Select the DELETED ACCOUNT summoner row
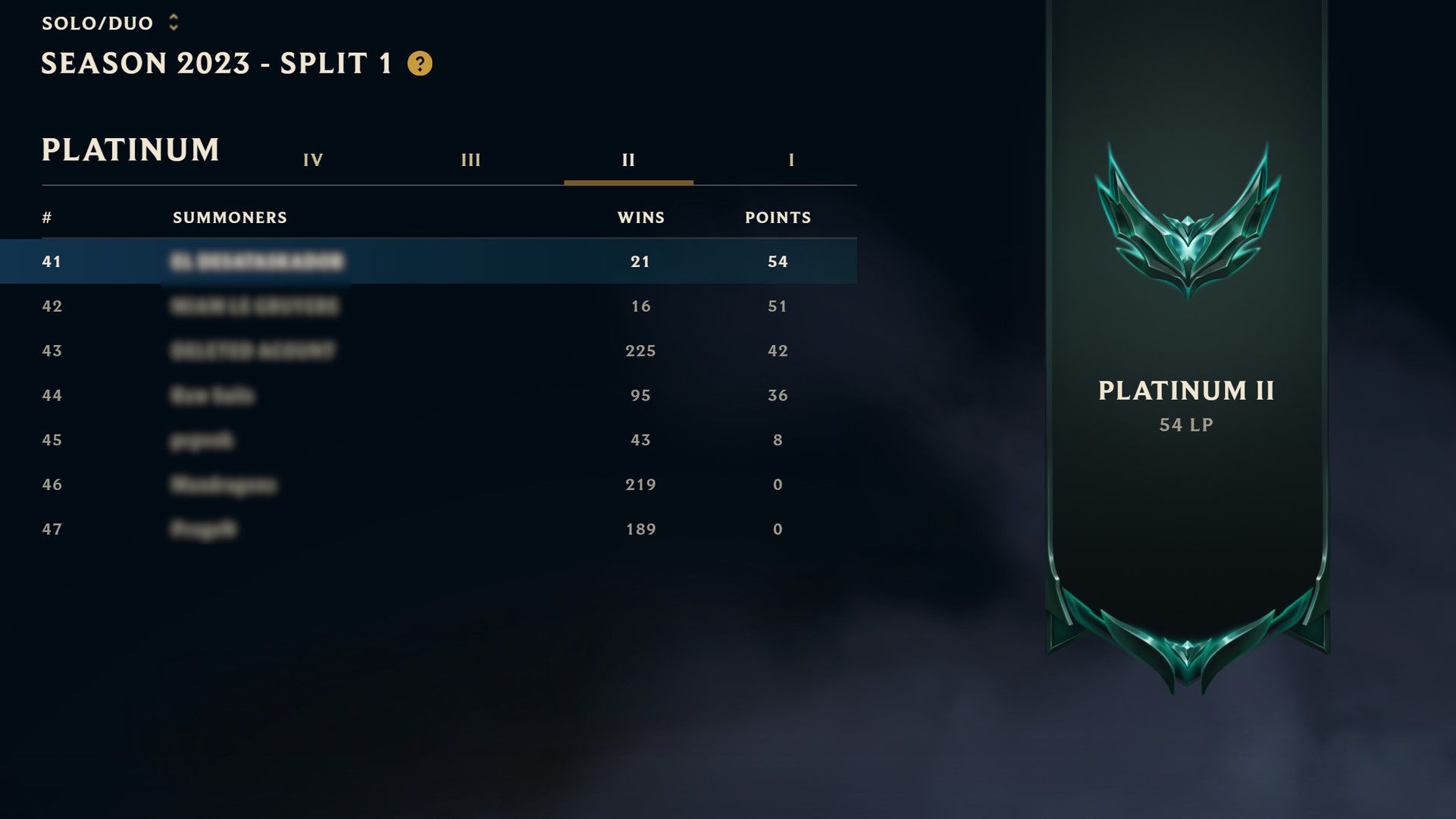 [428, 350]
